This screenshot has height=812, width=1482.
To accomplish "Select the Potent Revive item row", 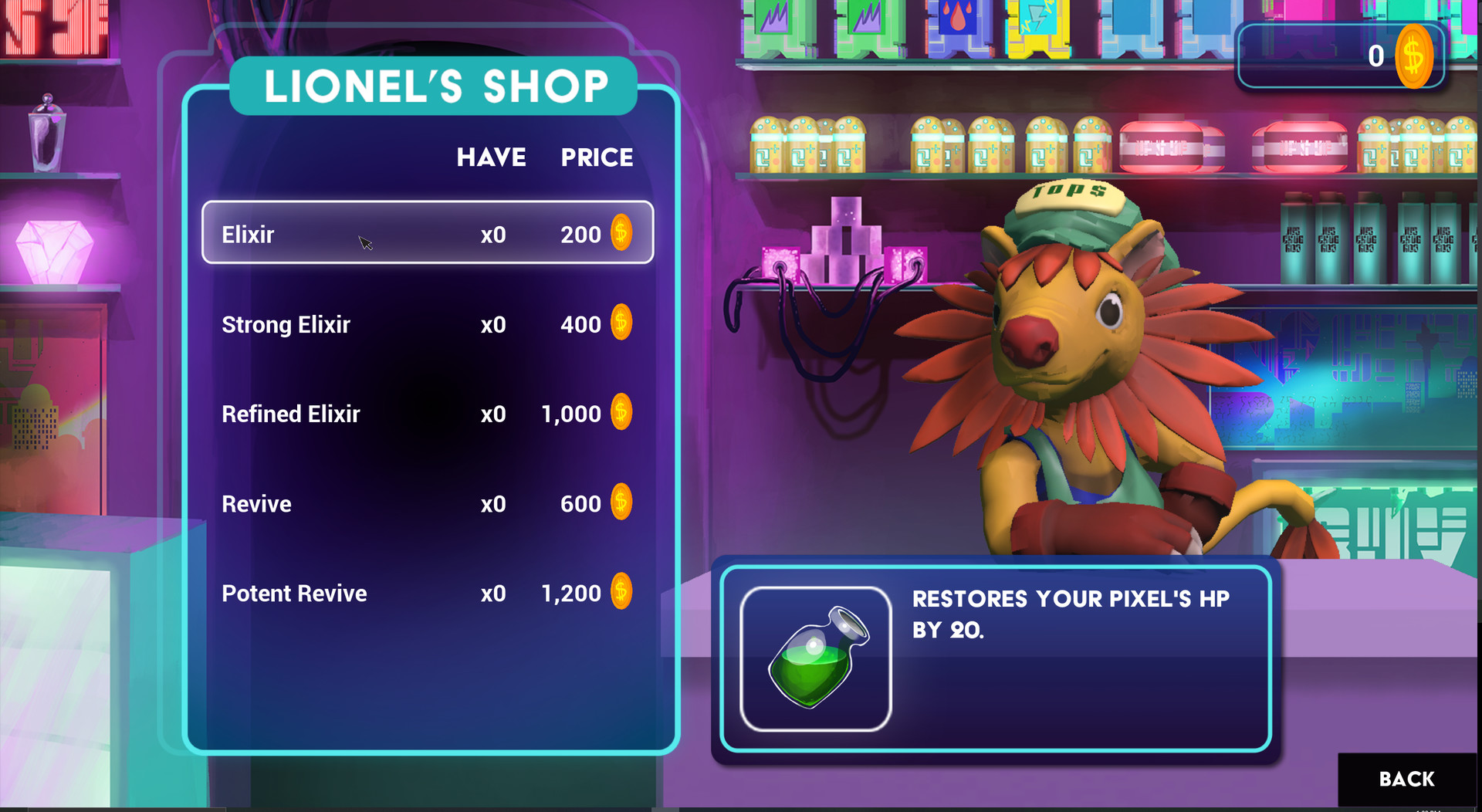I will coord(427,593).
